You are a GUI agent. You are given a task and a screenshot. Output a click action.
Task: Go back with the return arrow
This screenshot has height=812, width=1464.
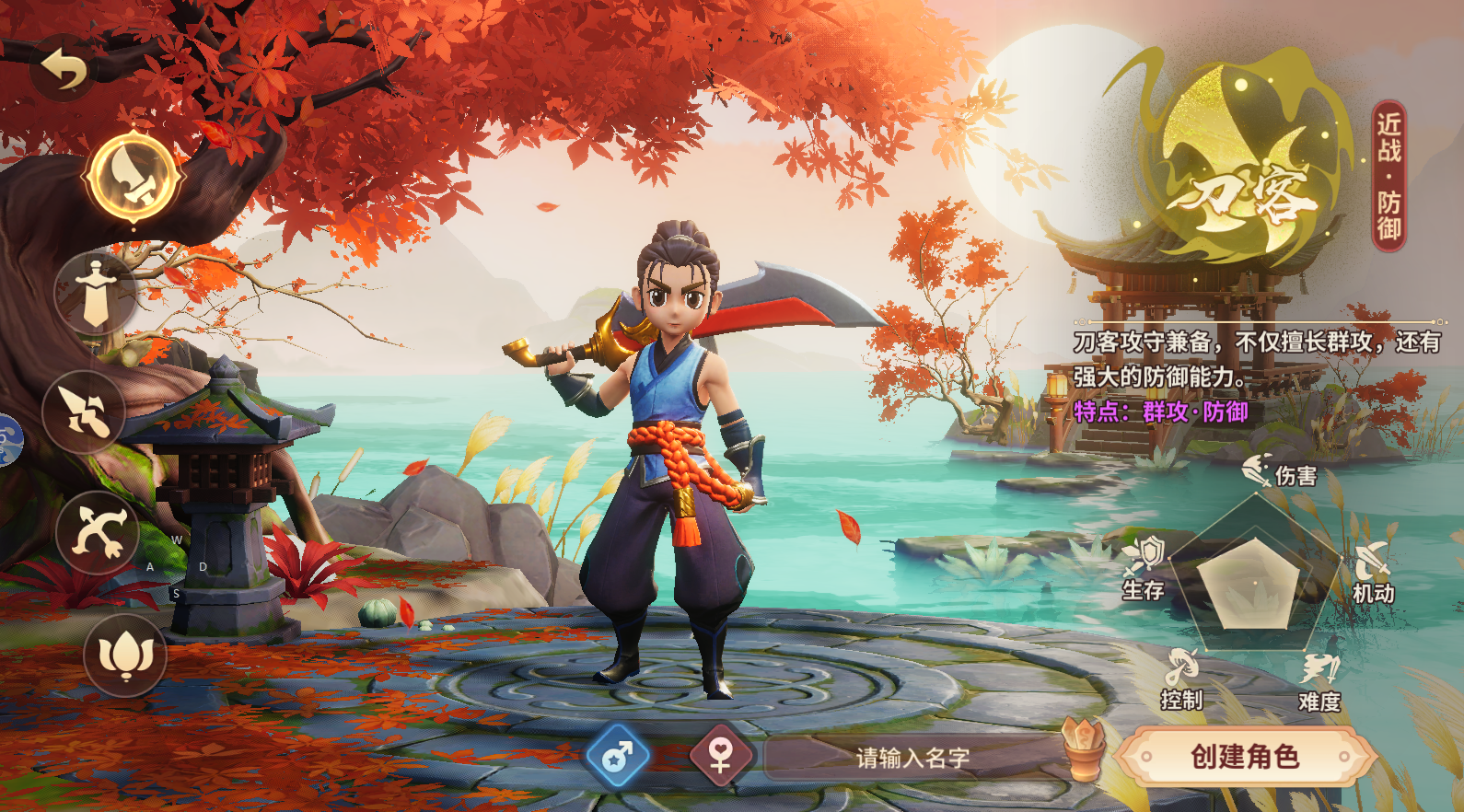tap(64, 69)
